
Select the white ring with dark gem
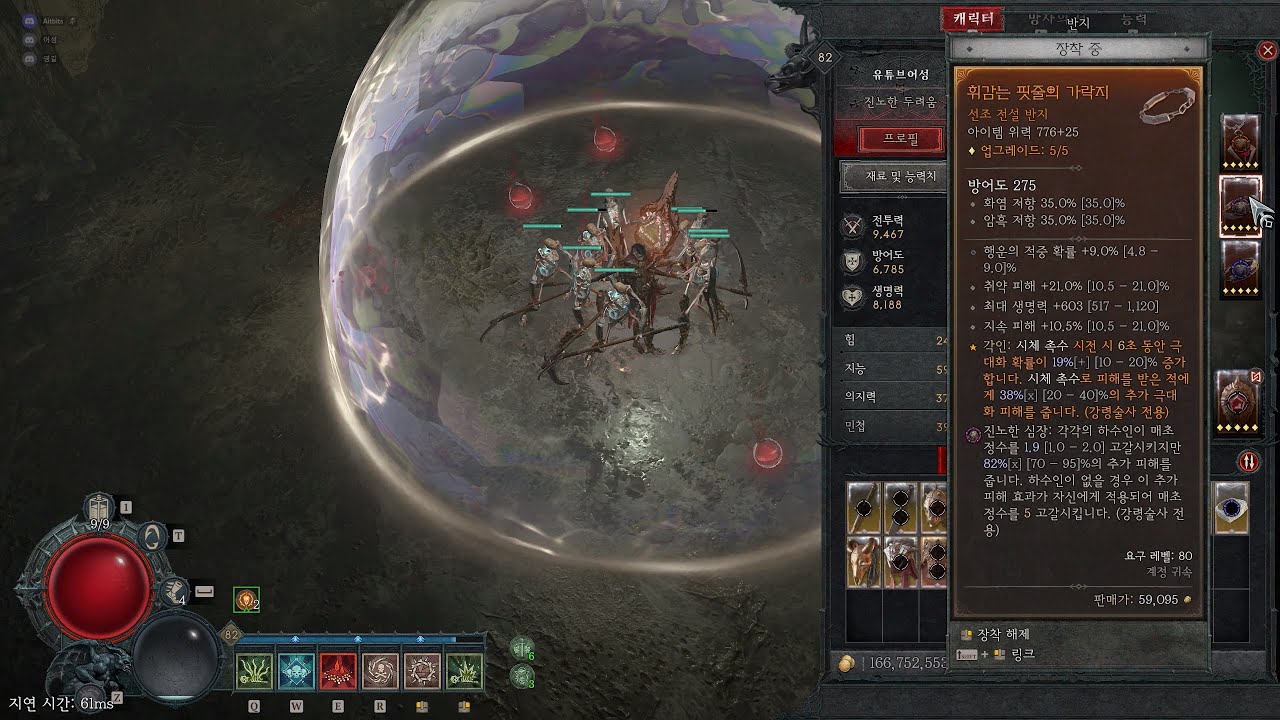tap(1231, 508)
